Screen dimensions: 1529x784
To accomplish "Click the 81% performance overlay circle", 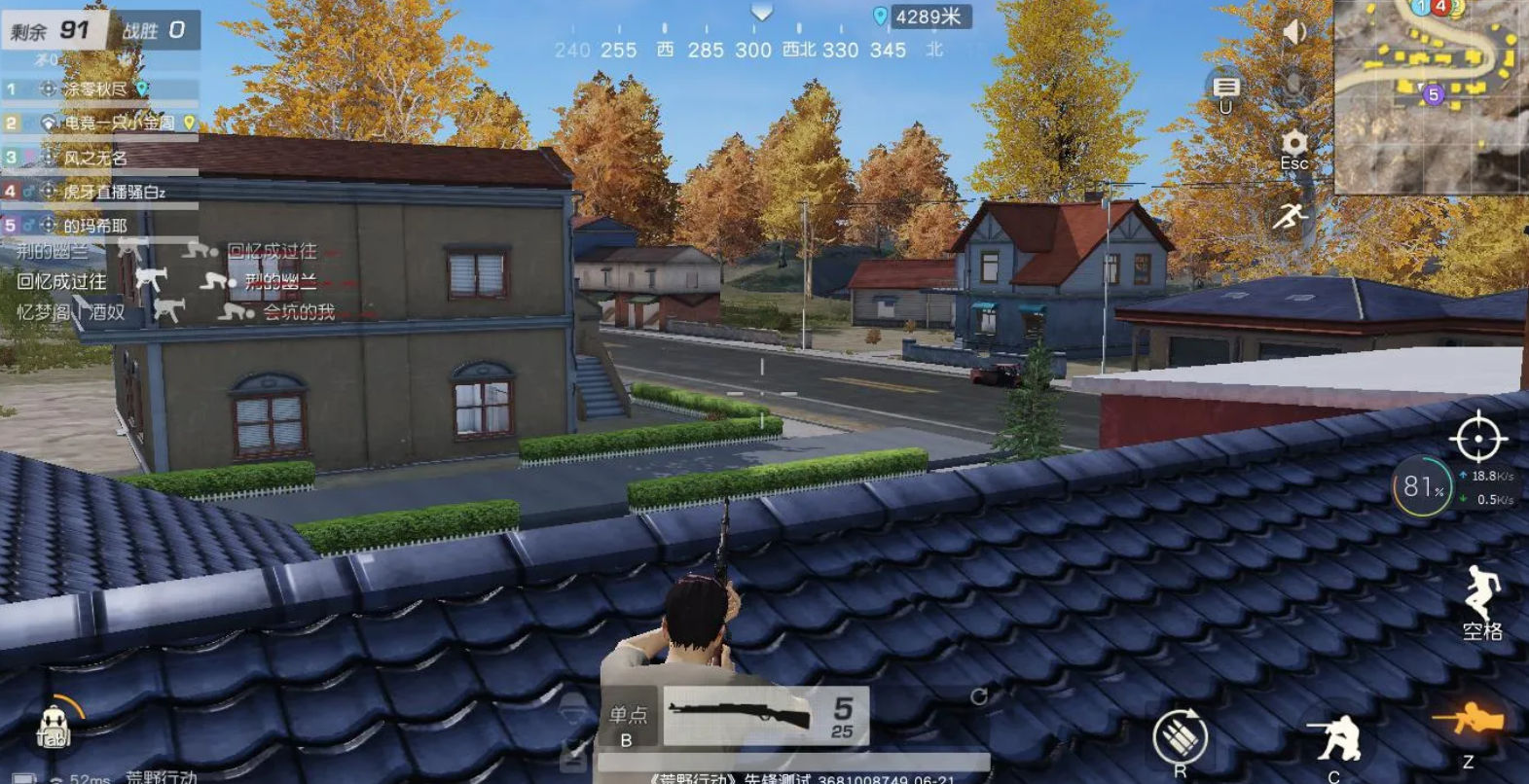I will tap(1422, 486).
